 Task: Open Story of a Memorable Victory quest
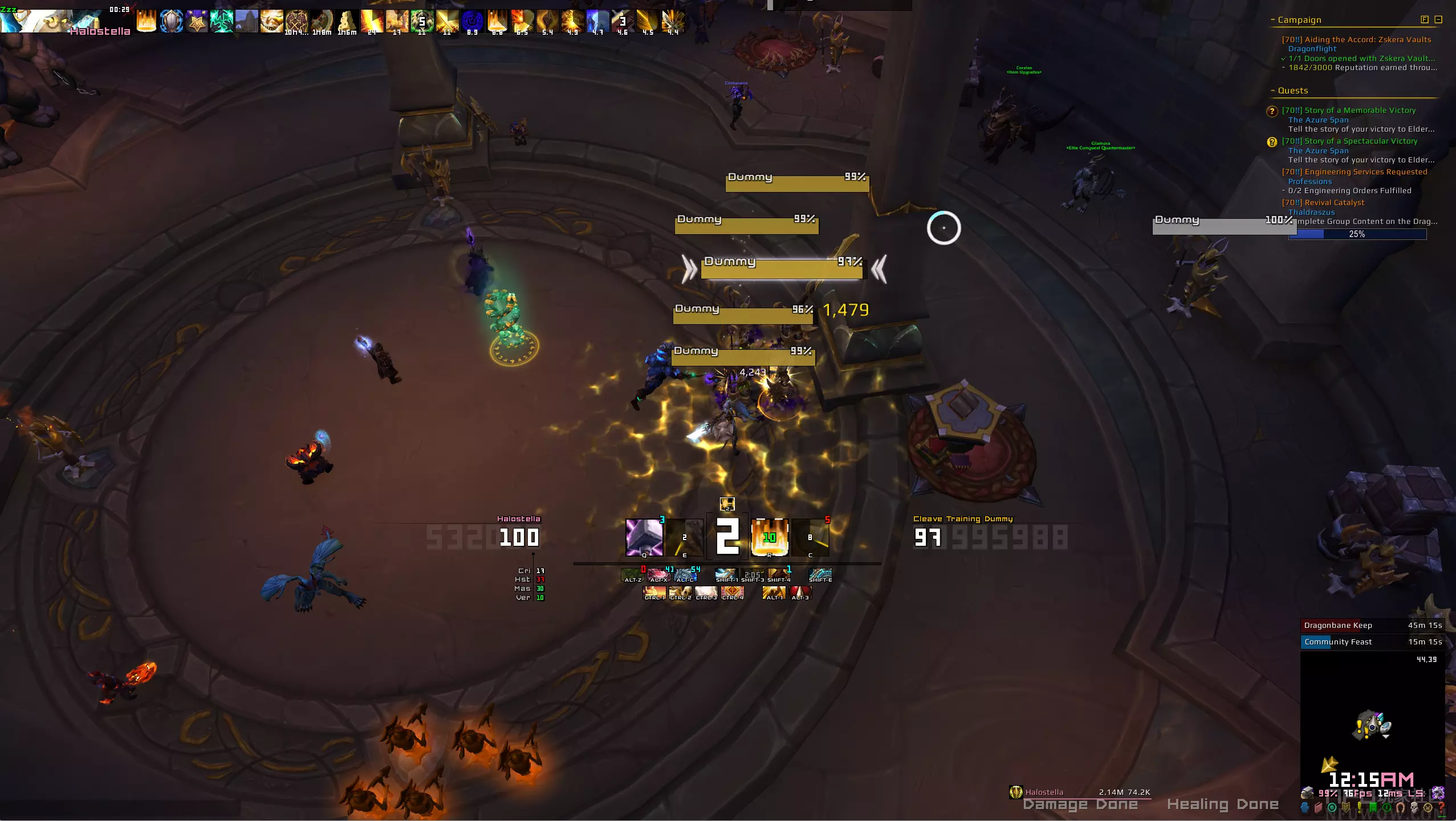(1348, 110)
